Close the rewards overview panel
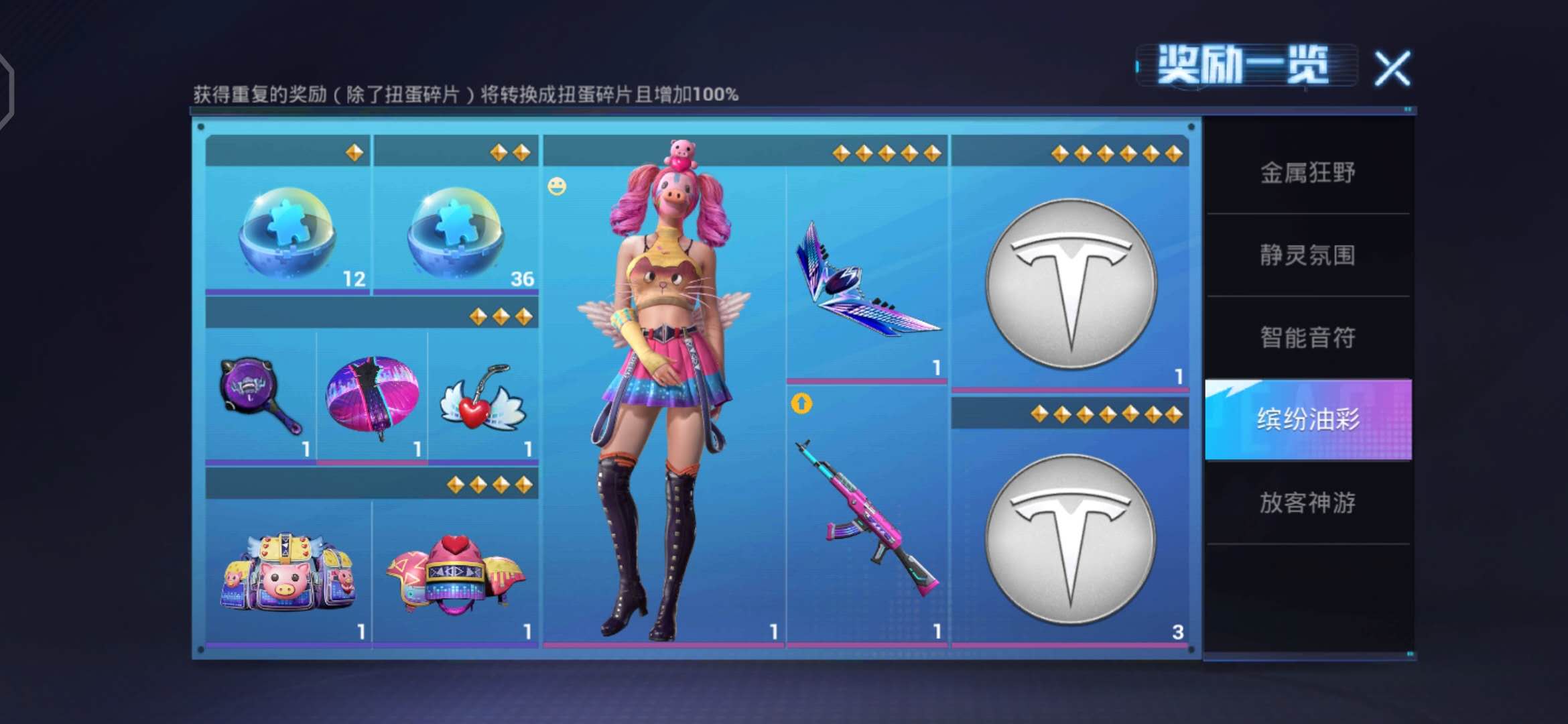1568x724 pixels. (x=1392, y=68)
